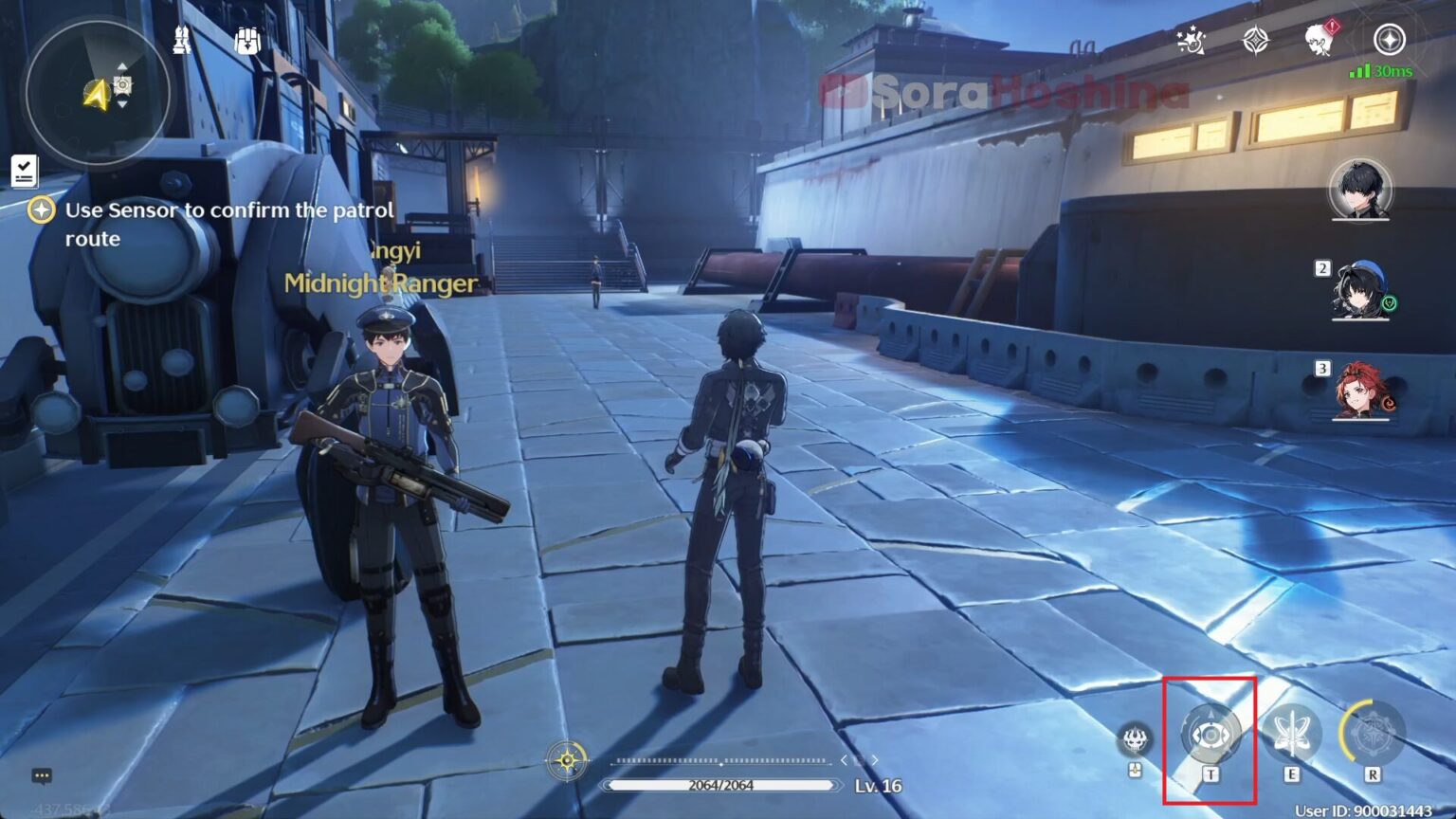The image size is (1456, 819).
Task: Open the Resonator profile head icon
Action: 1319,40
